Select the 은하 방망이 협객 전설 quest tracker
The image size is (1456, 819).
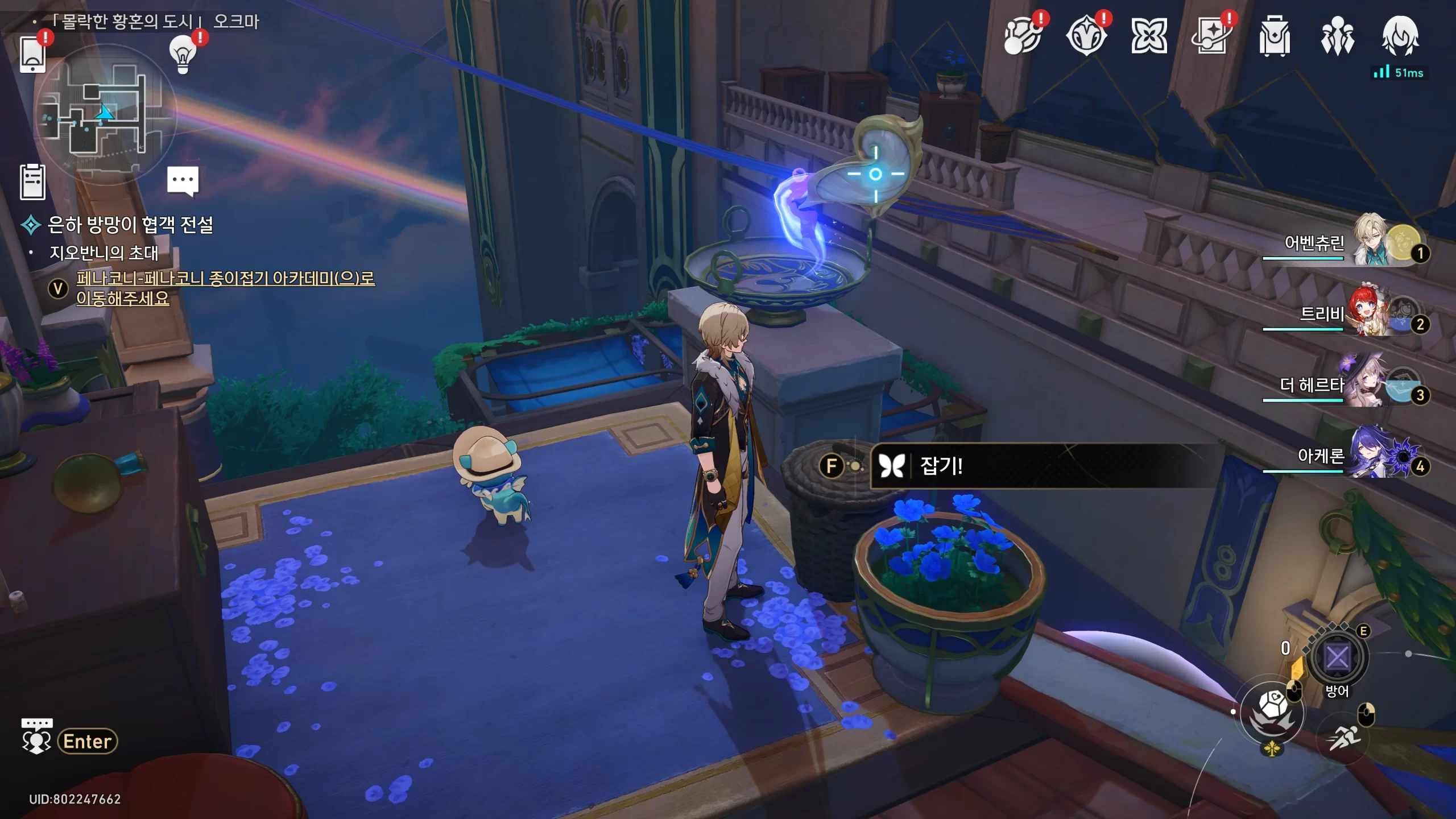pyautogui.click(x=130, y=225)
